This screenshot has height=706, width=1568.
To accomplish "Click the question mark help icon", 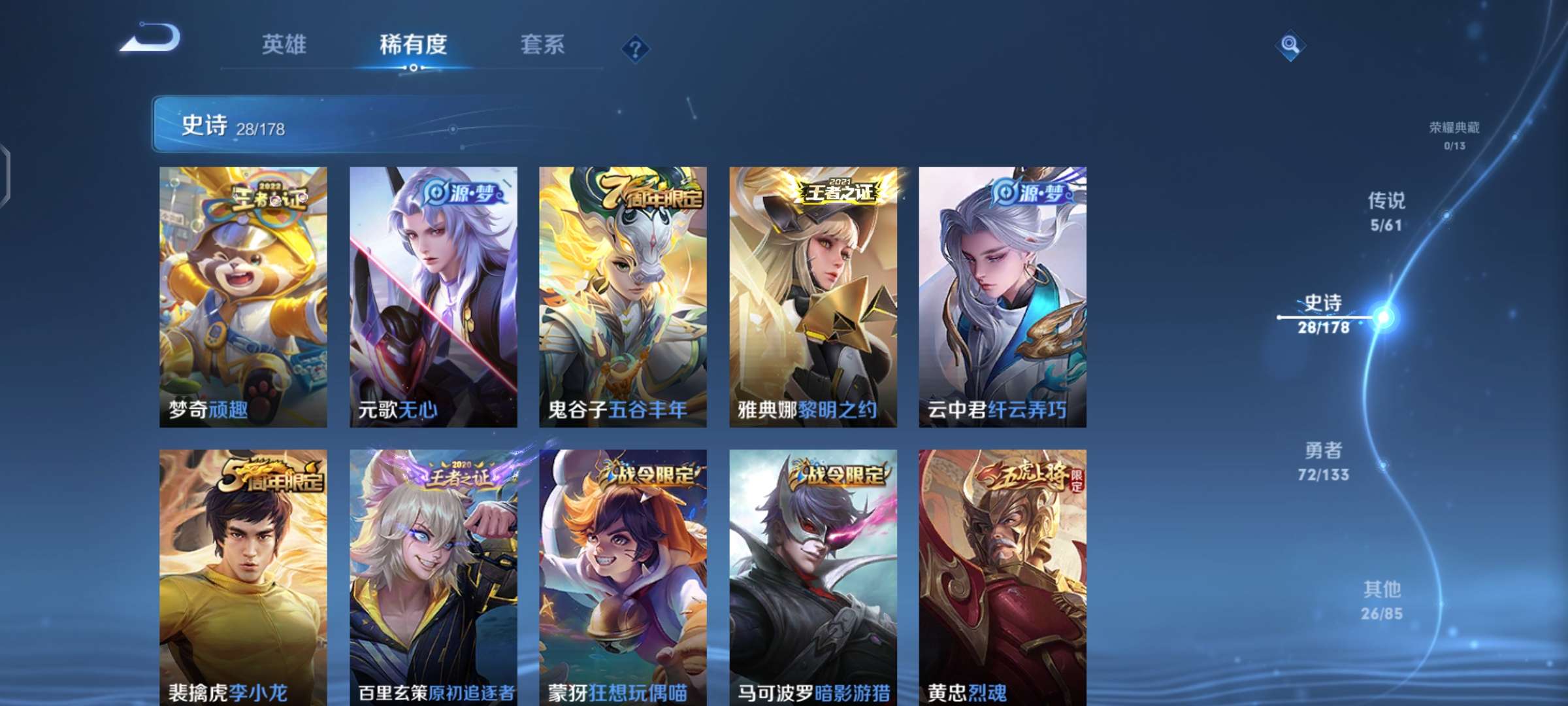I will (637, 46).
